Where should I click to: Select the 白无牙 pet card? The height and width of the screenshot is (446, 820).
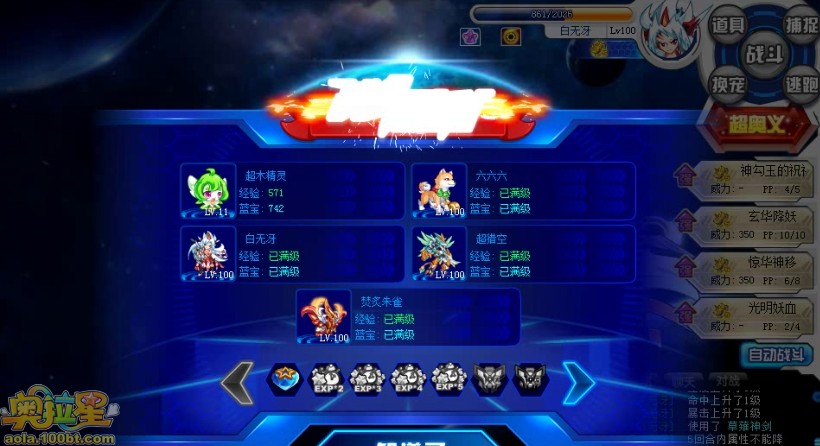pyautogui.click(x=292, y=253)
